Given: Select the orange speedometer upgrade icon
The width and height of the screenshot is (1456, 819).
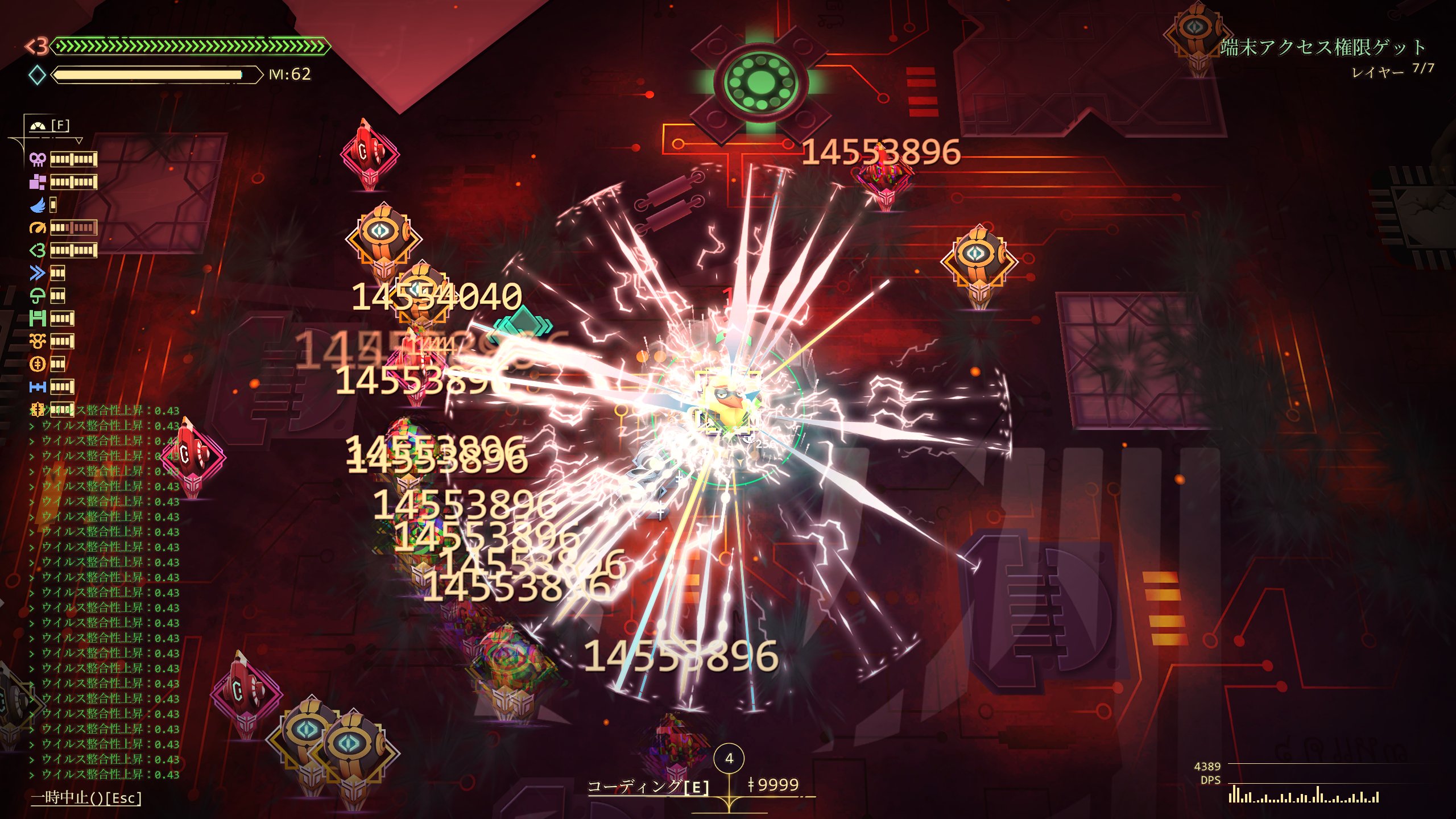Looking at the screenshot, I should point(38,227).
